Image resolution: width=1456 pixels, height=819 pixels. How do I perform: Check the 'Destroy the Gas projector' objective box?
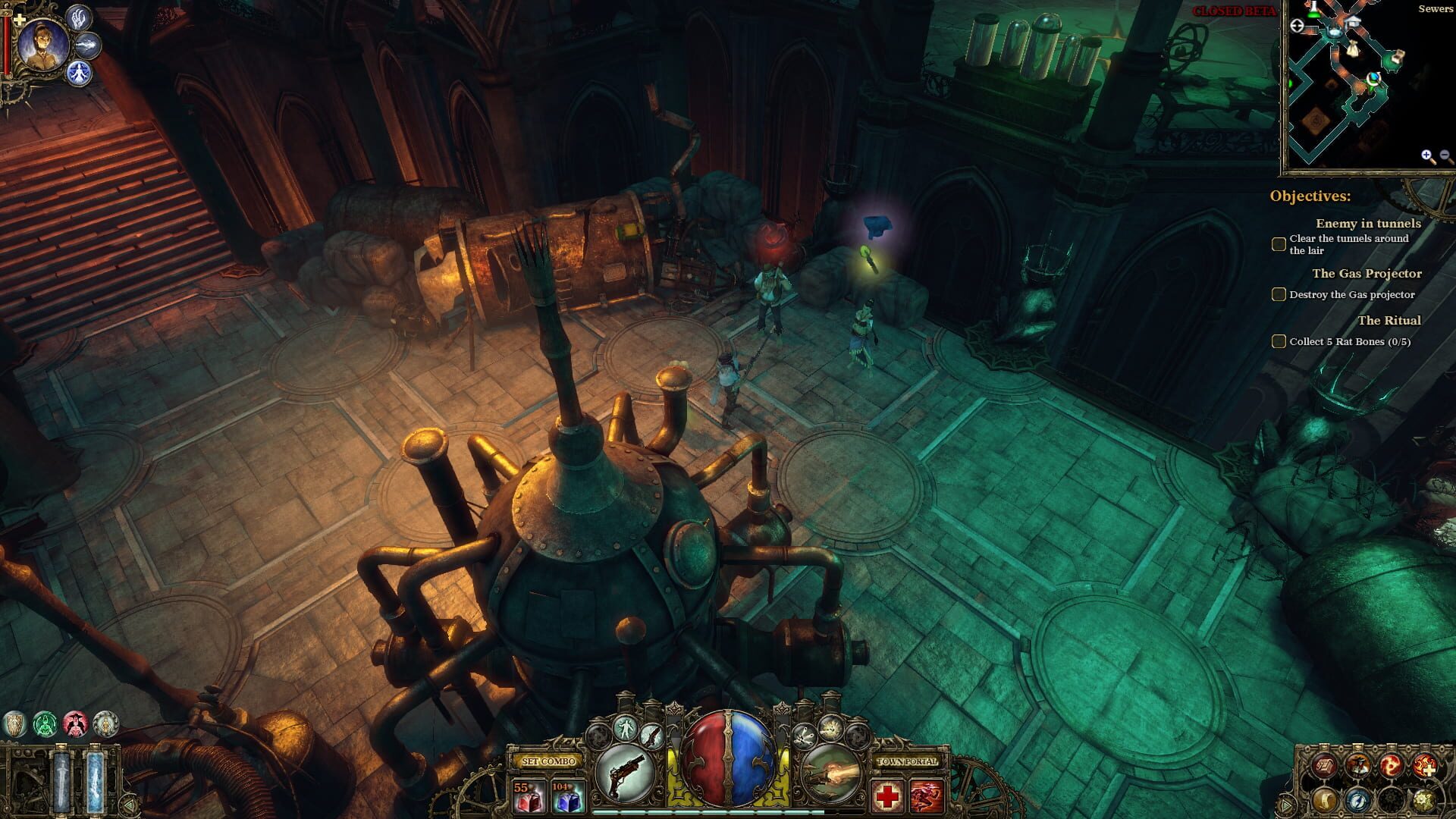[1278, 294]
